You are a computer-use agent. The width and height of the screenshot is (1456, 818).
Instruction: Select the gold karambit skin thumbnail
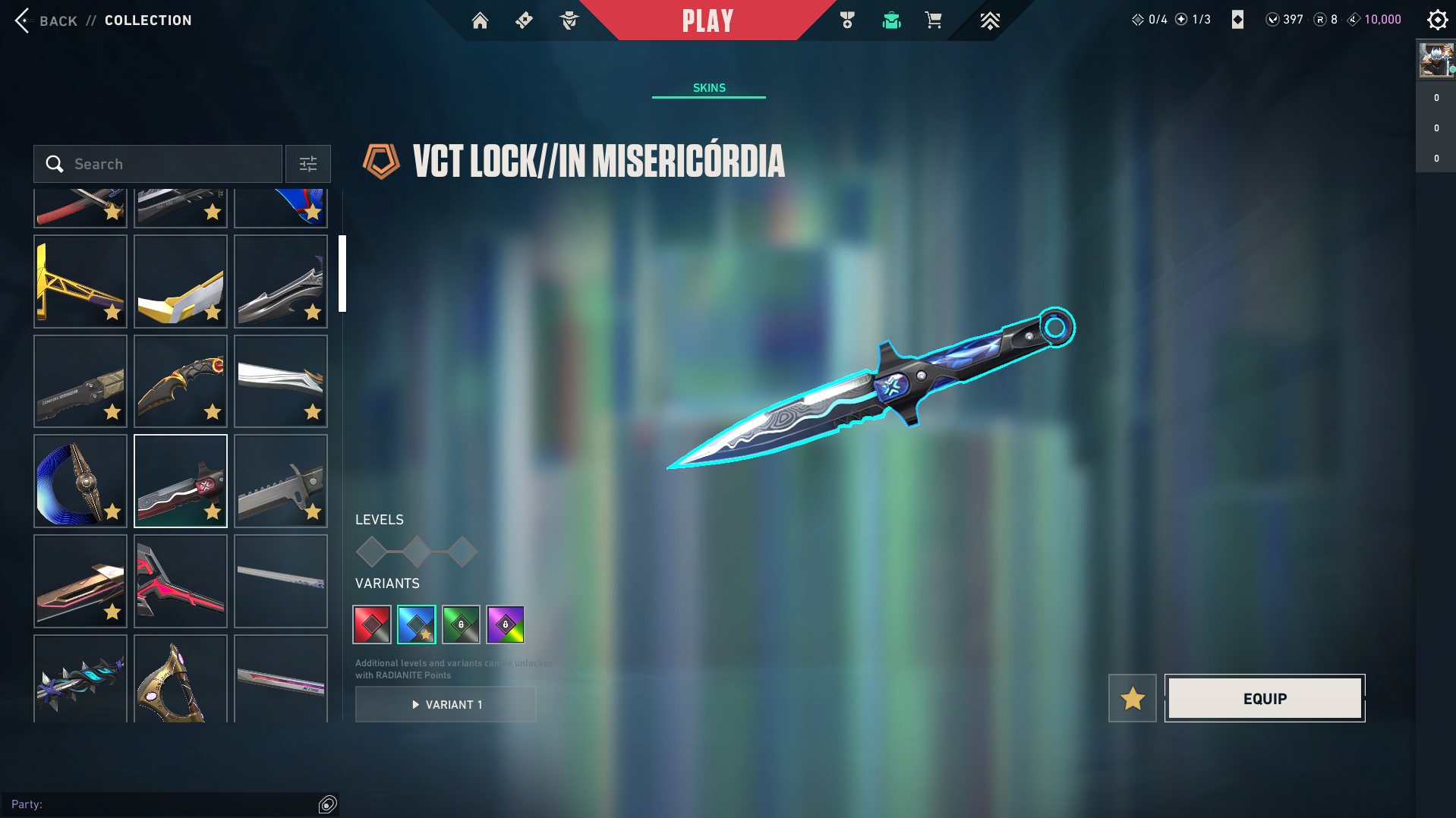click(x=181, y=381)
